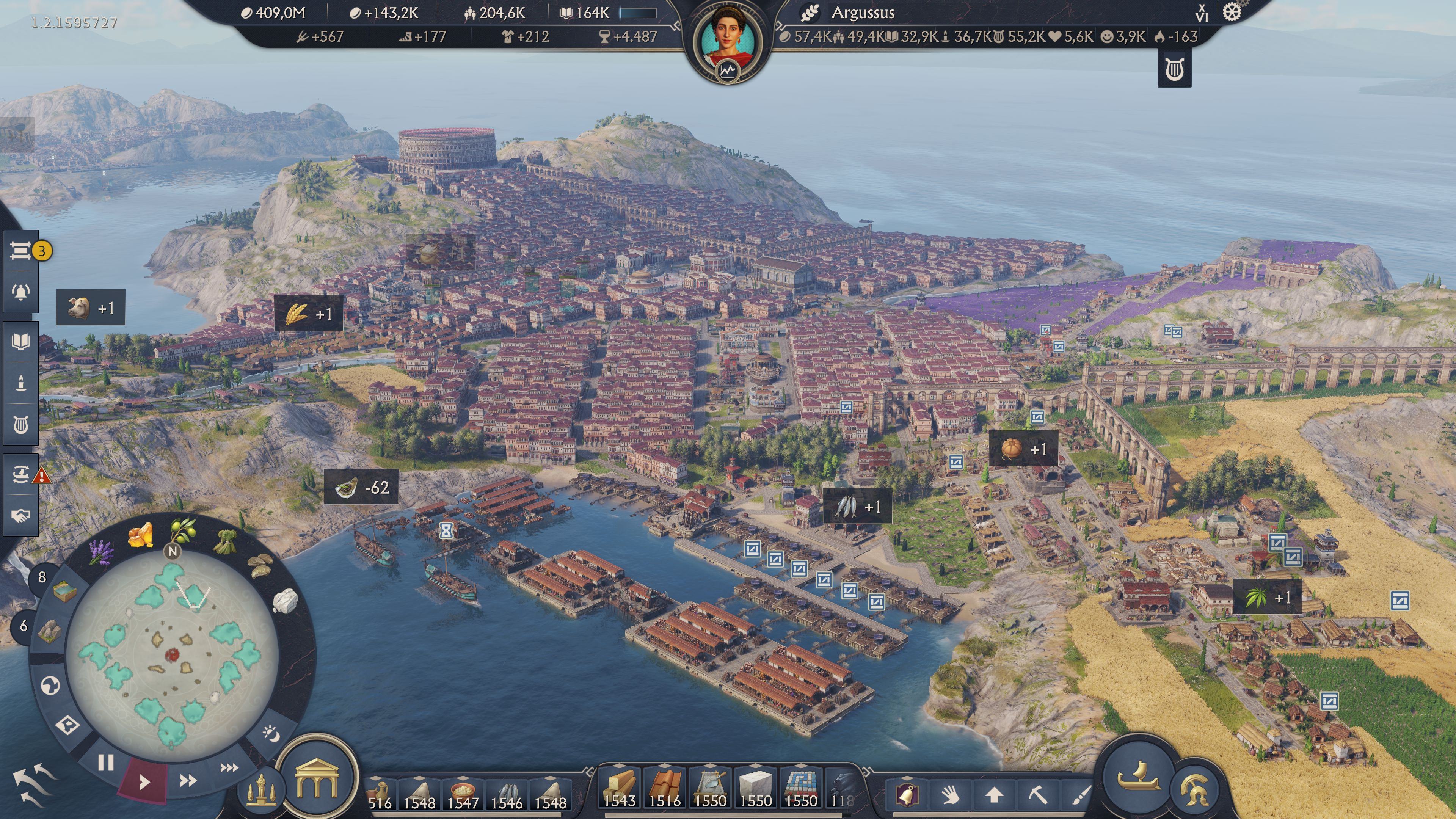Open the settings gear menu
This screenshot has width=1456, height=819.
(1232, 13)
